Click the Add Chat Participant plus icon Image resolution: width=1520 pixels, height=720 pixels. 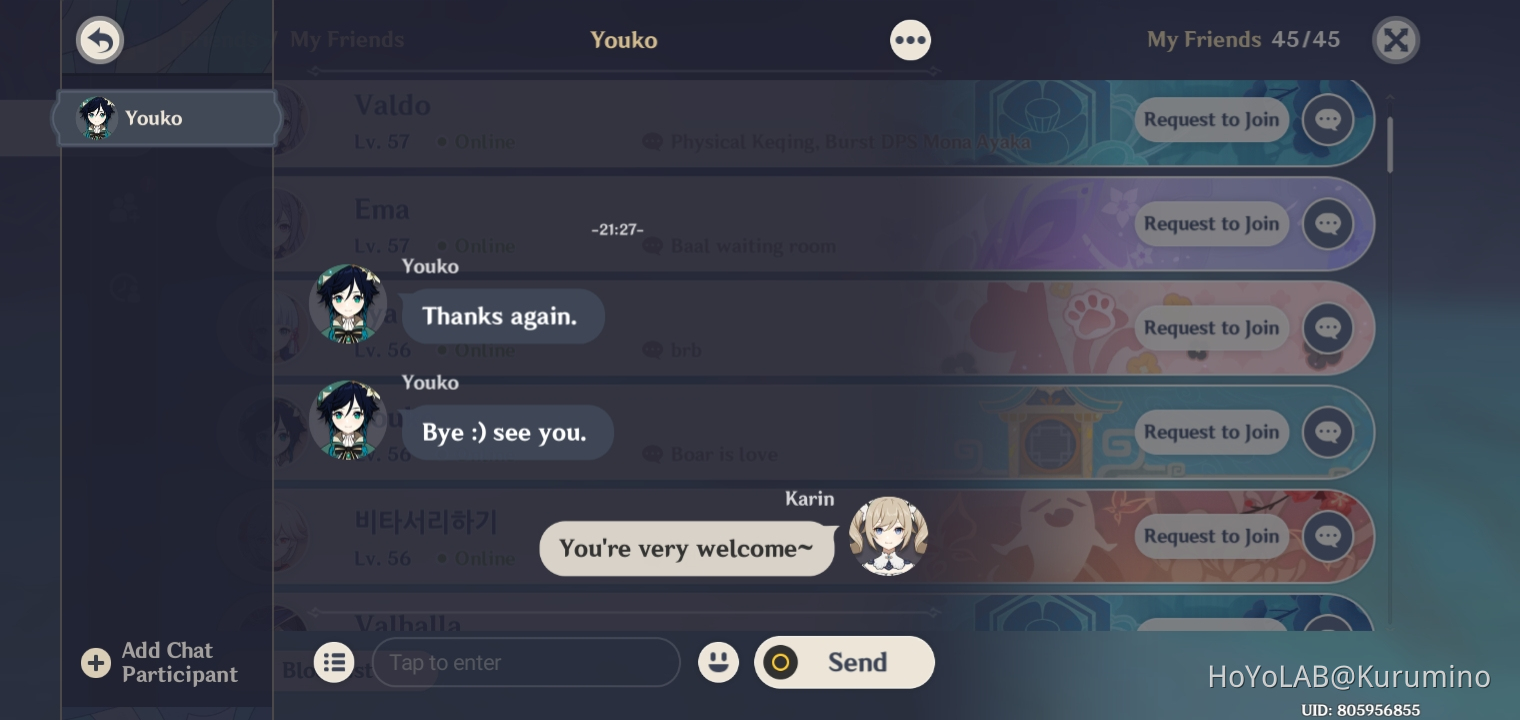[96, 662]
